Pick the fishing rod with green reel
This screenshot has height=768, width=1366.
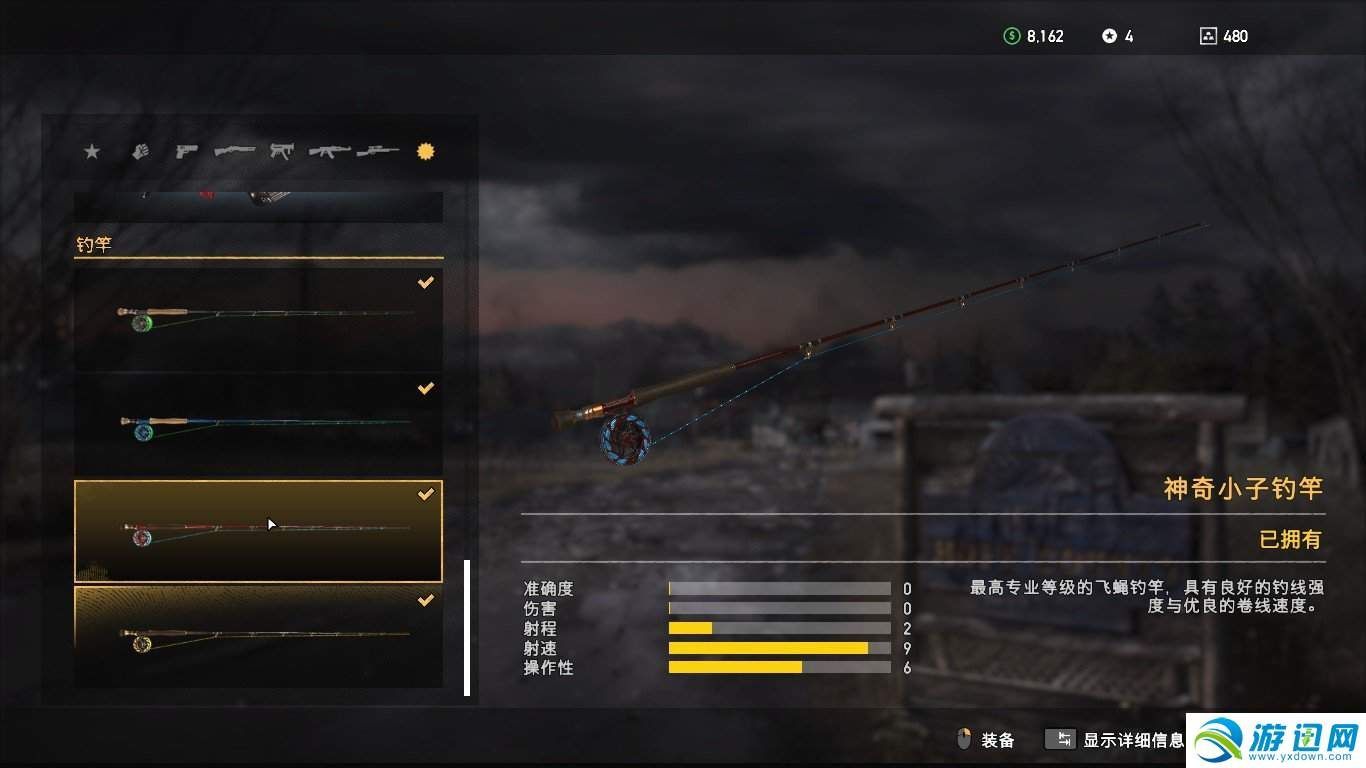[258, 319]
